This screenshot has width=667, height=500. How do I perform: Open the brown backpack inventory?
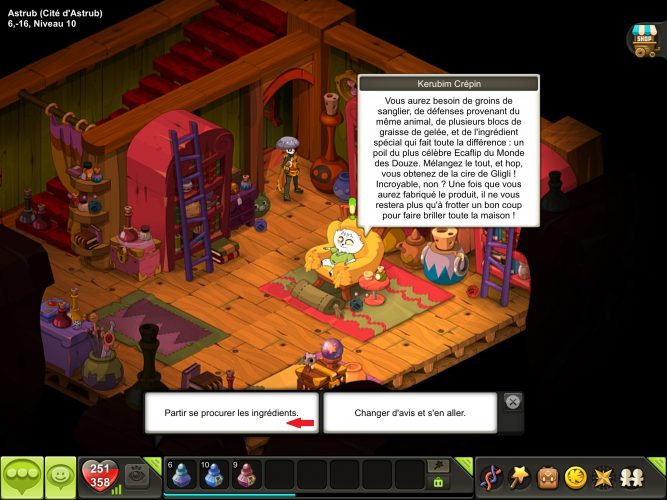coord(548,477)
